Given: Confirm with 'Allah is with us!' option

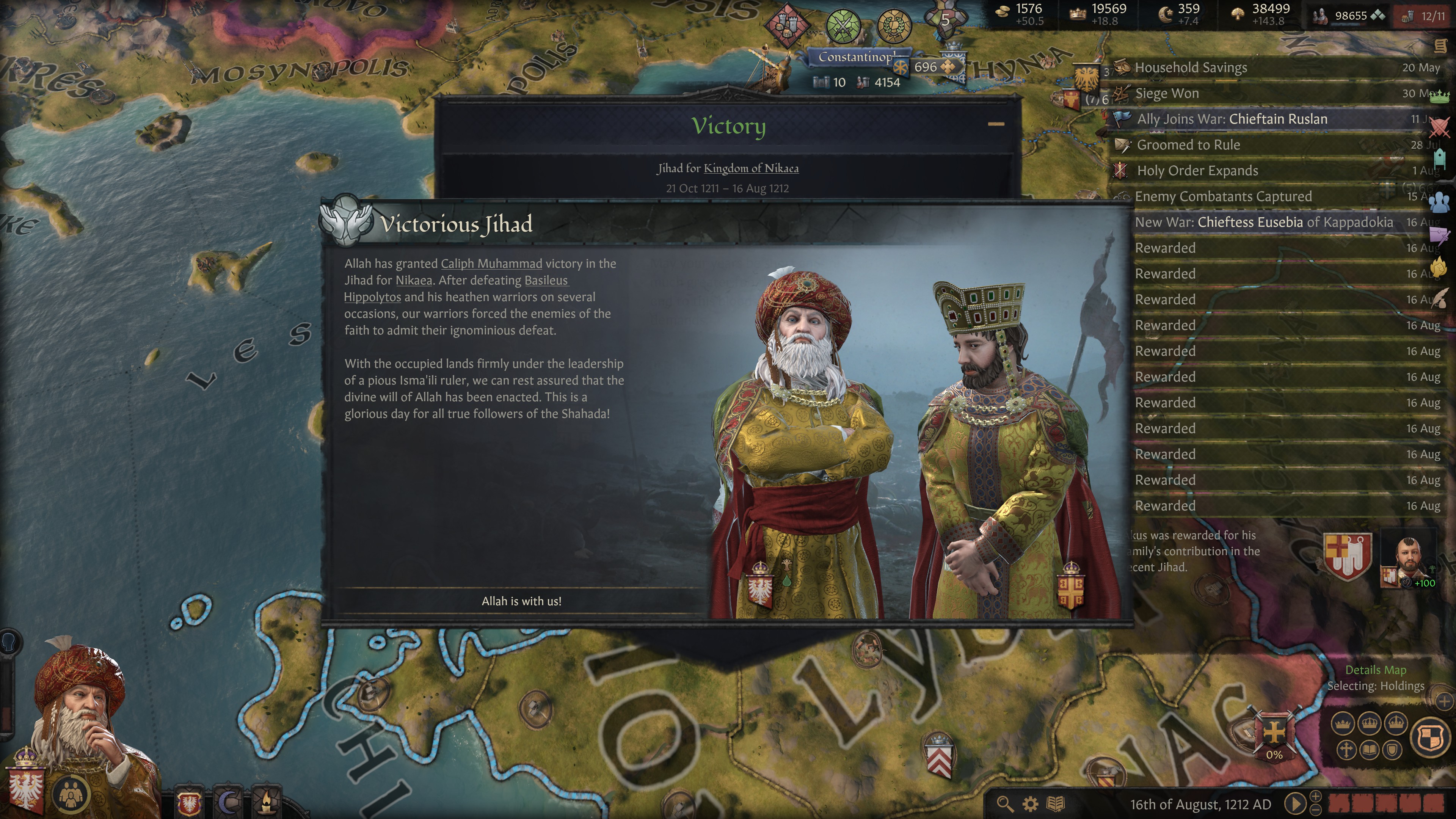Looking at the screenshot, I should click(x=521, y=601).
